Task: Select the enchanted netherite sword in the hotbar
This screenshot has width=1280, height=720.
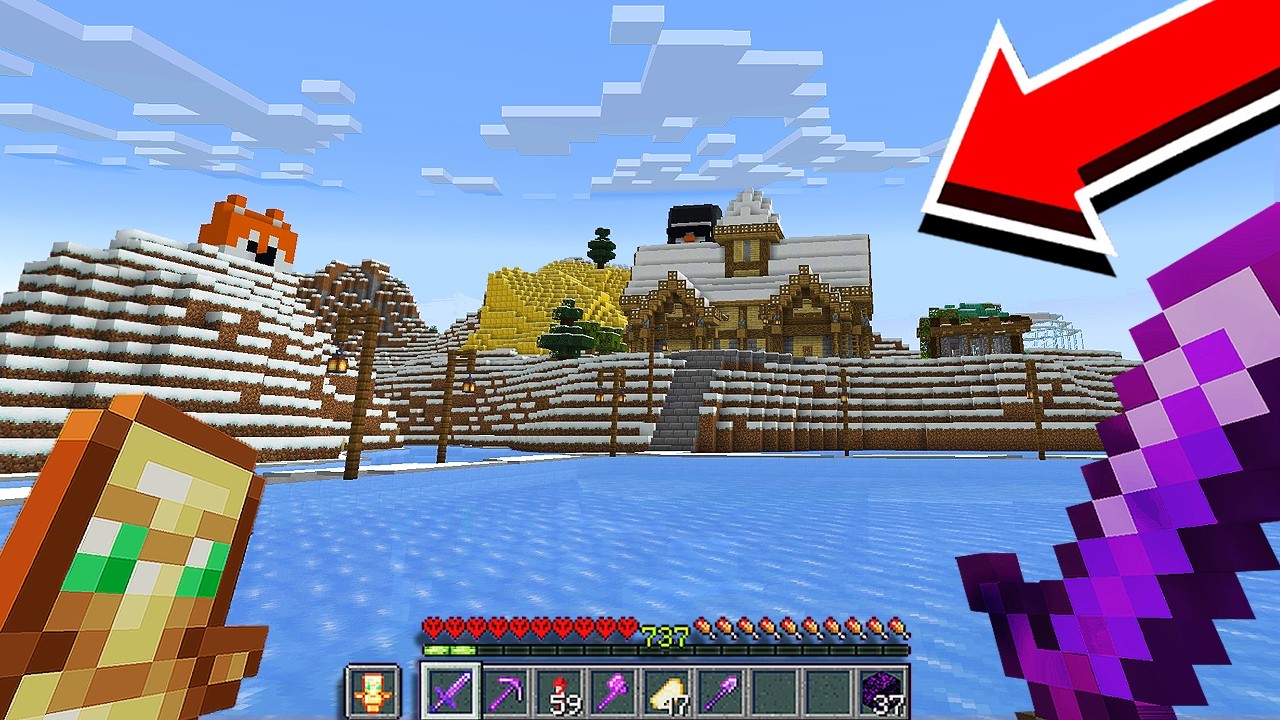Action: pyautogui.click(x=452, y=690)
